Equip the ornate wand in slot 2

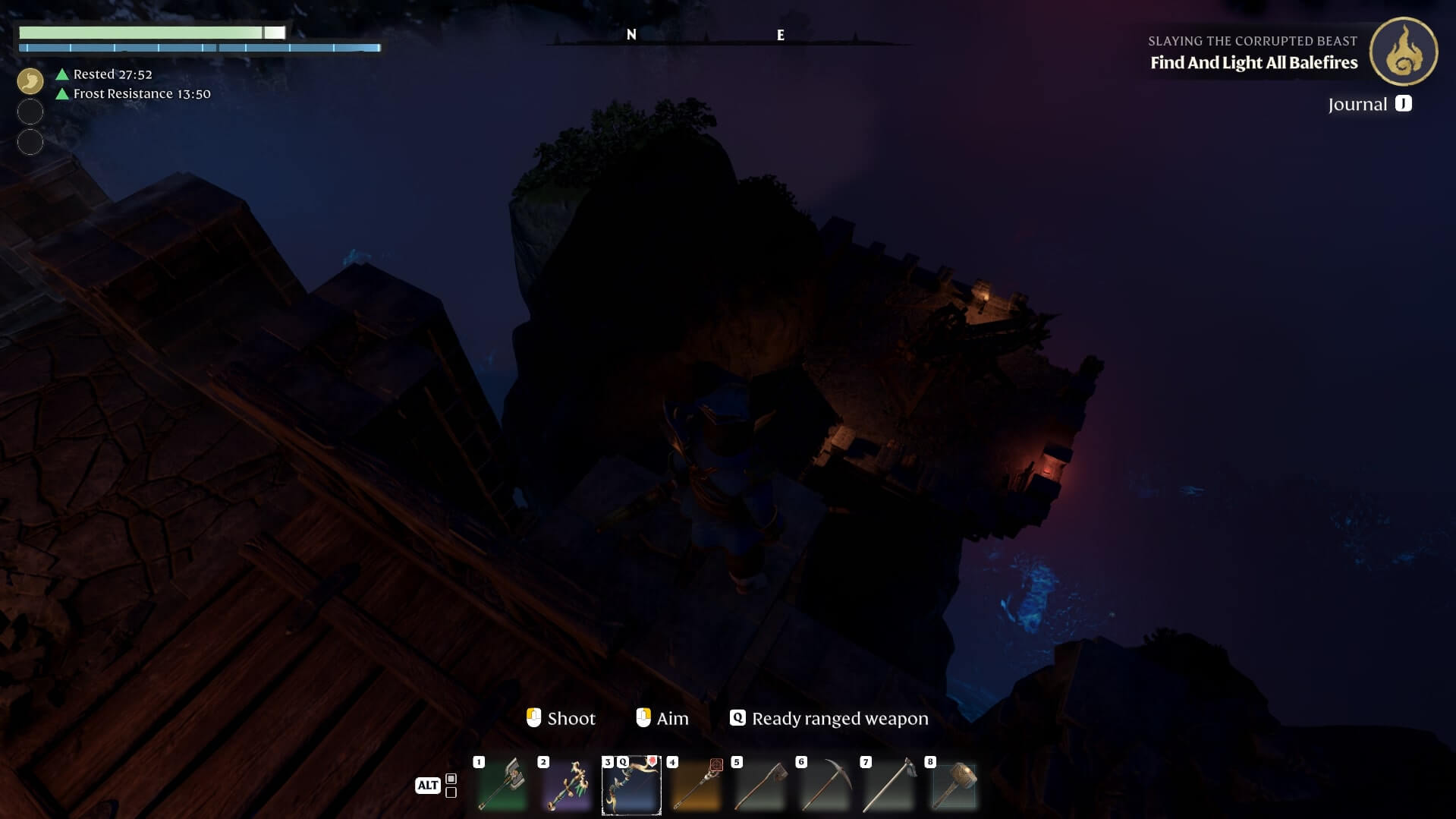(567, 785)
